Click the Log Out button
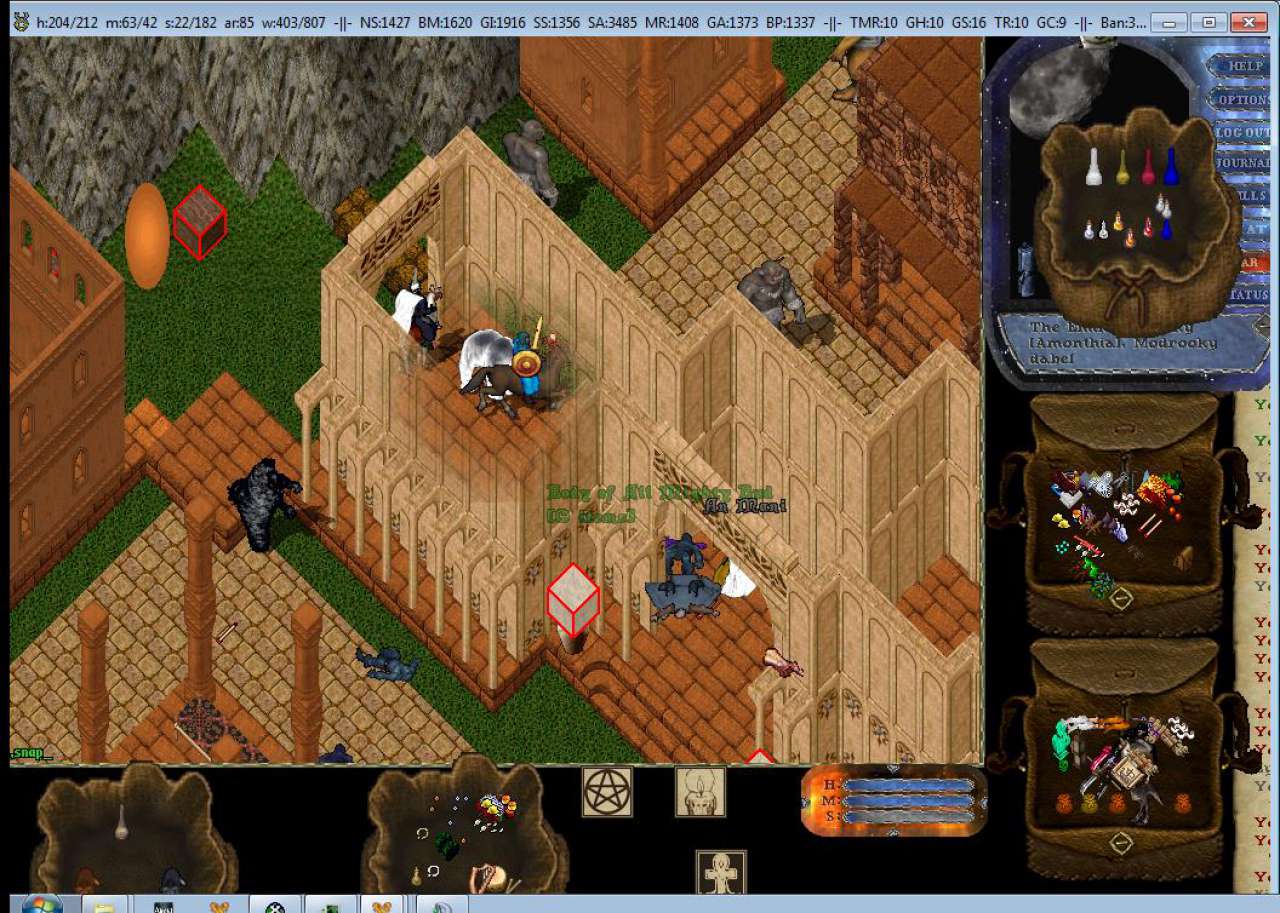 pyautogui.click(x=1243, y=132)
